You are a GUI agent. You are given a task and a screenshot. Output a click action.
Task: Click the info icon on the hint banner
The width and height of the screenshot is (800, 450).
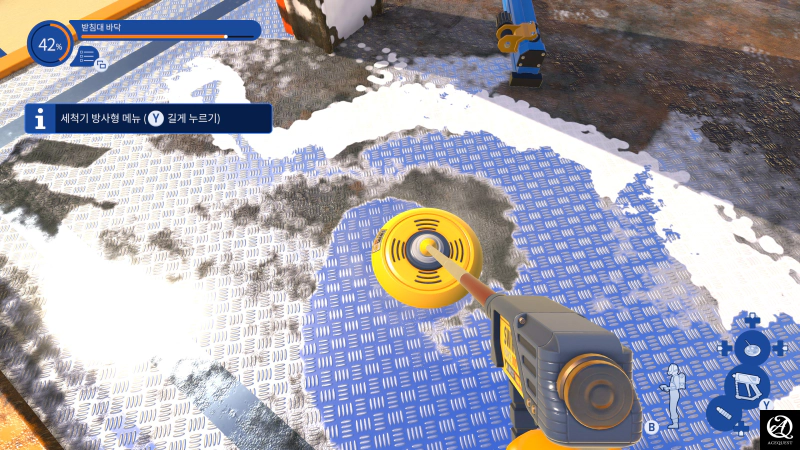click(40, 119)
